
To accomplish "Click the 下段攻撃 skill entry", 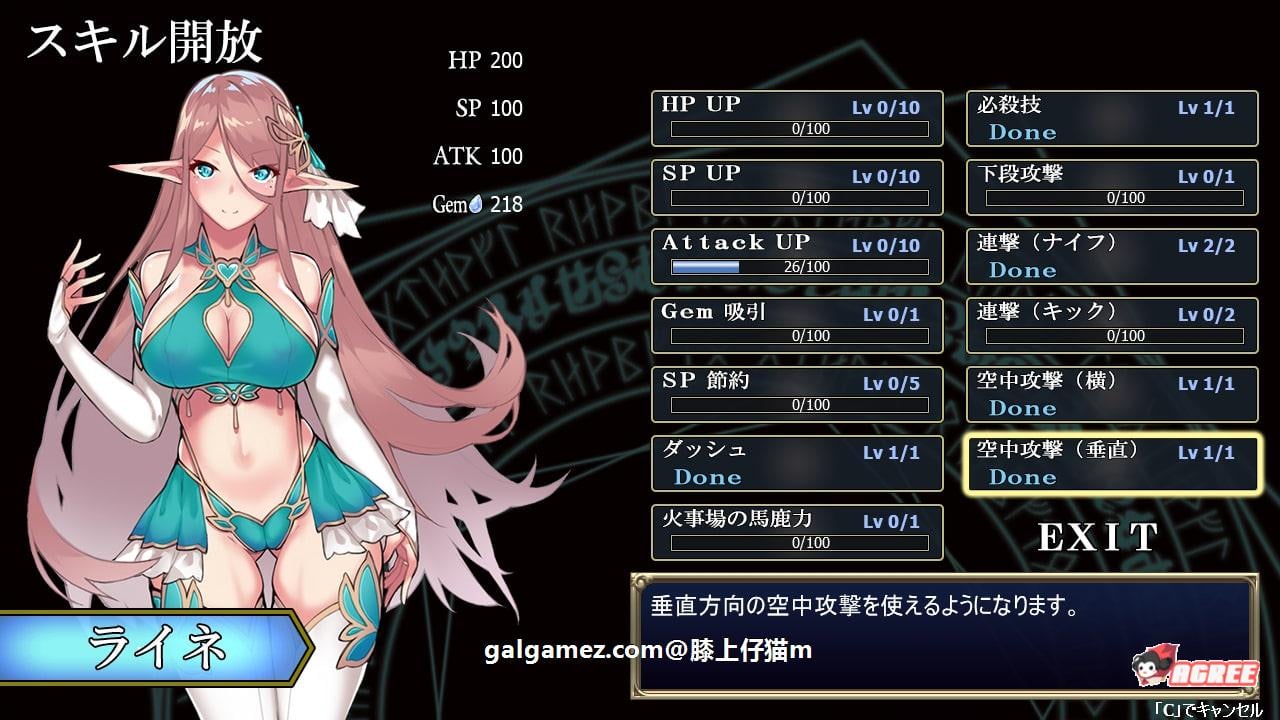I will (x=1112, y=187).
